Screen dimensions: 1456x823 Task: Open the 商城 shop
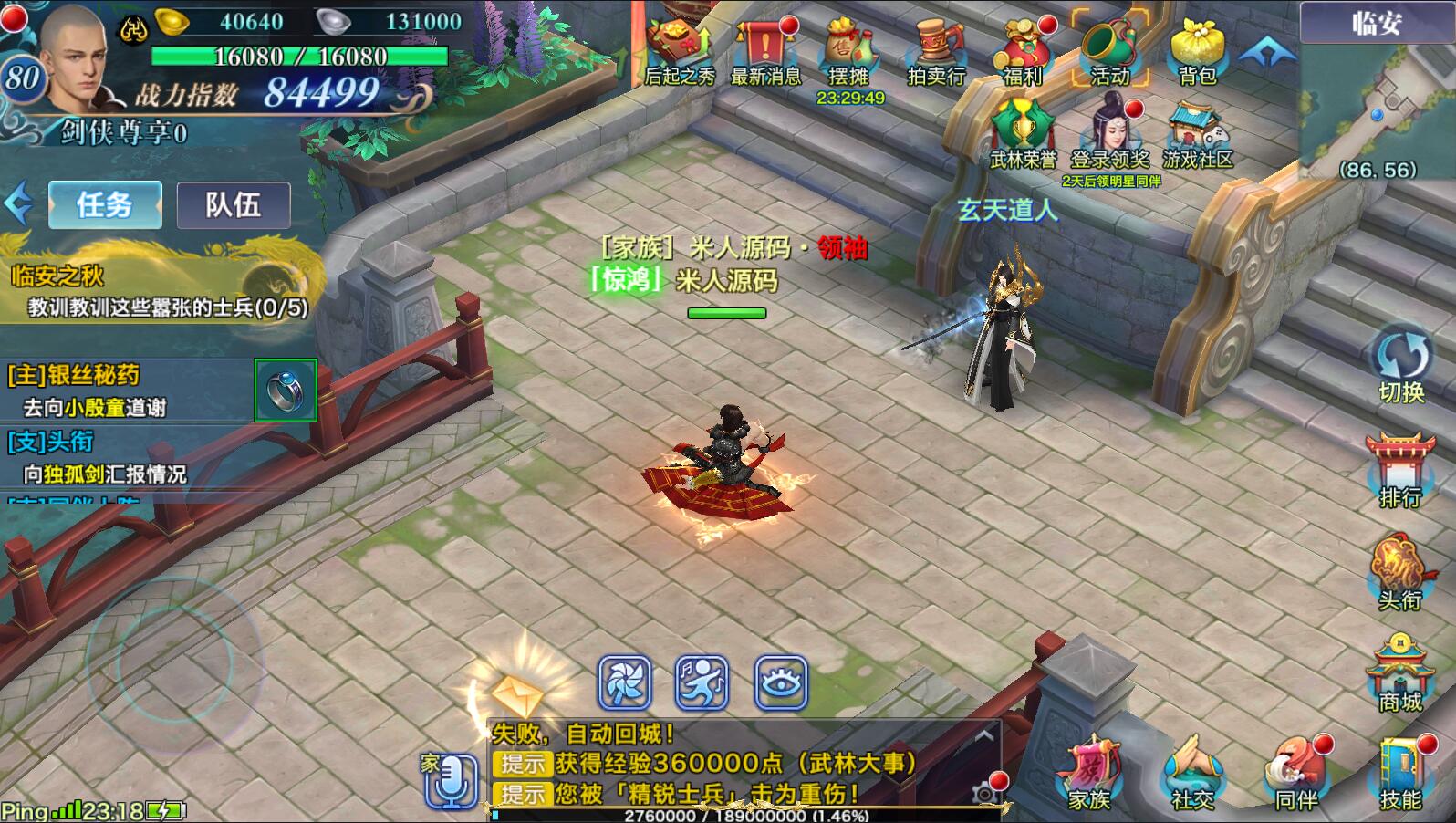point(1399,673)
